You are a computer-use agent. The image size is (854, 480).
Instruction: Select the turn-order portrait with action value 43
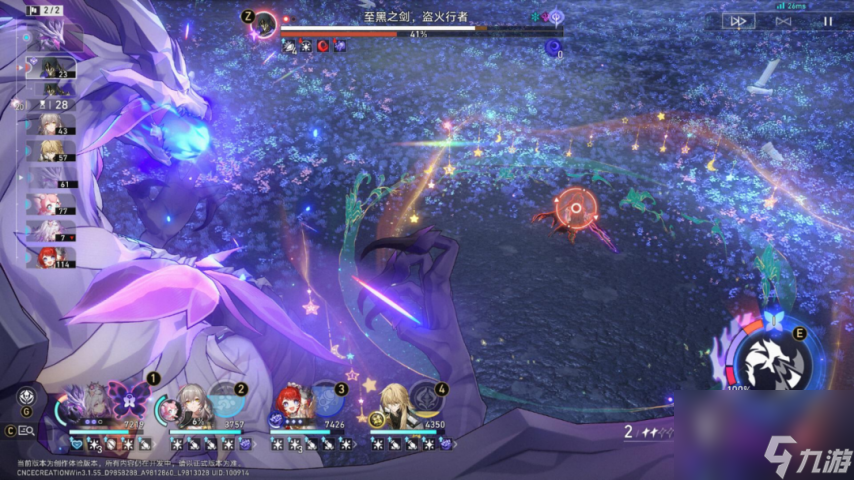click(x=50, y=124)
